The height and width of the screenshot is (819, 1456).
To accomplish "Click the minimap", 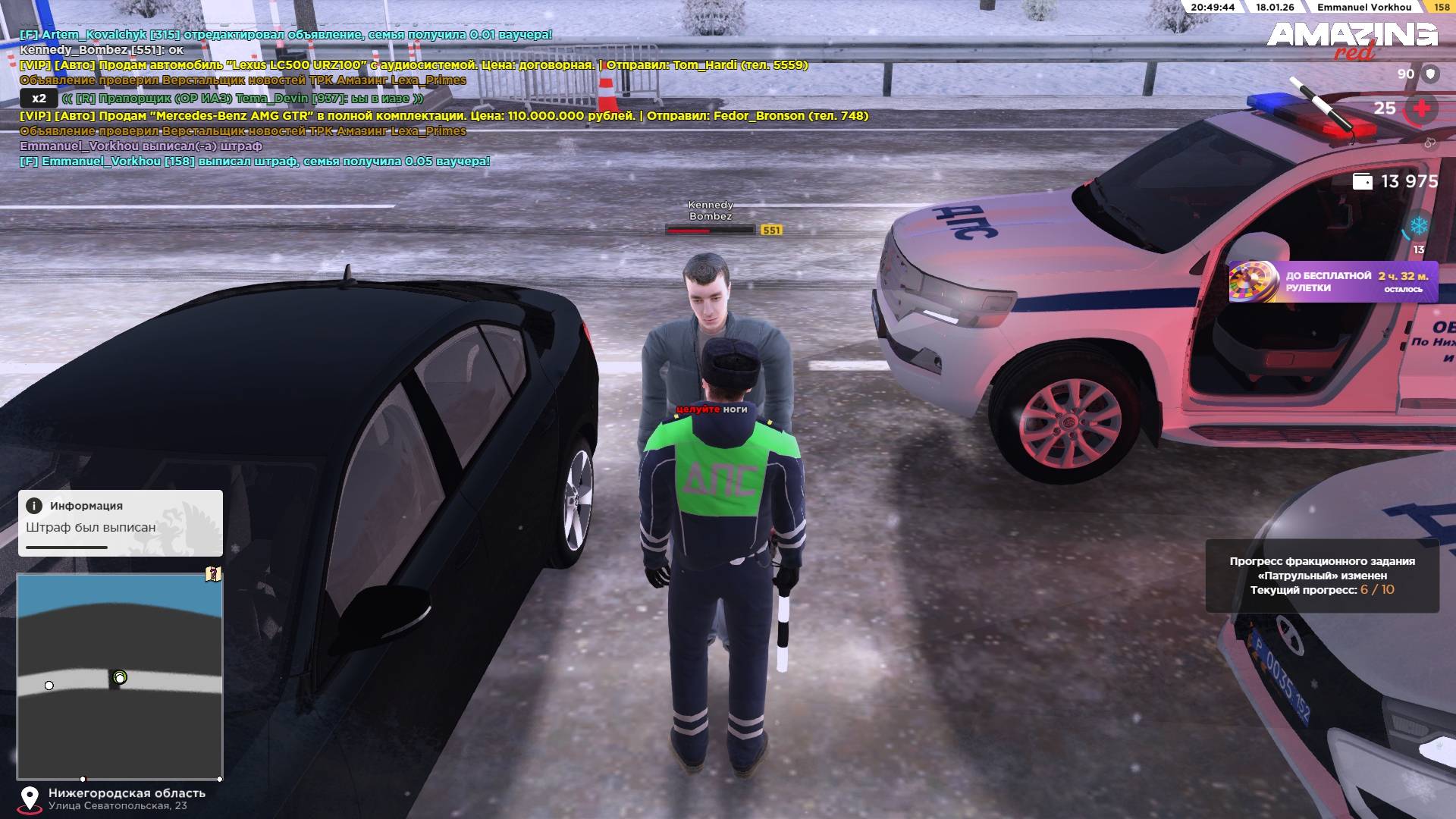I will [120, 676].
